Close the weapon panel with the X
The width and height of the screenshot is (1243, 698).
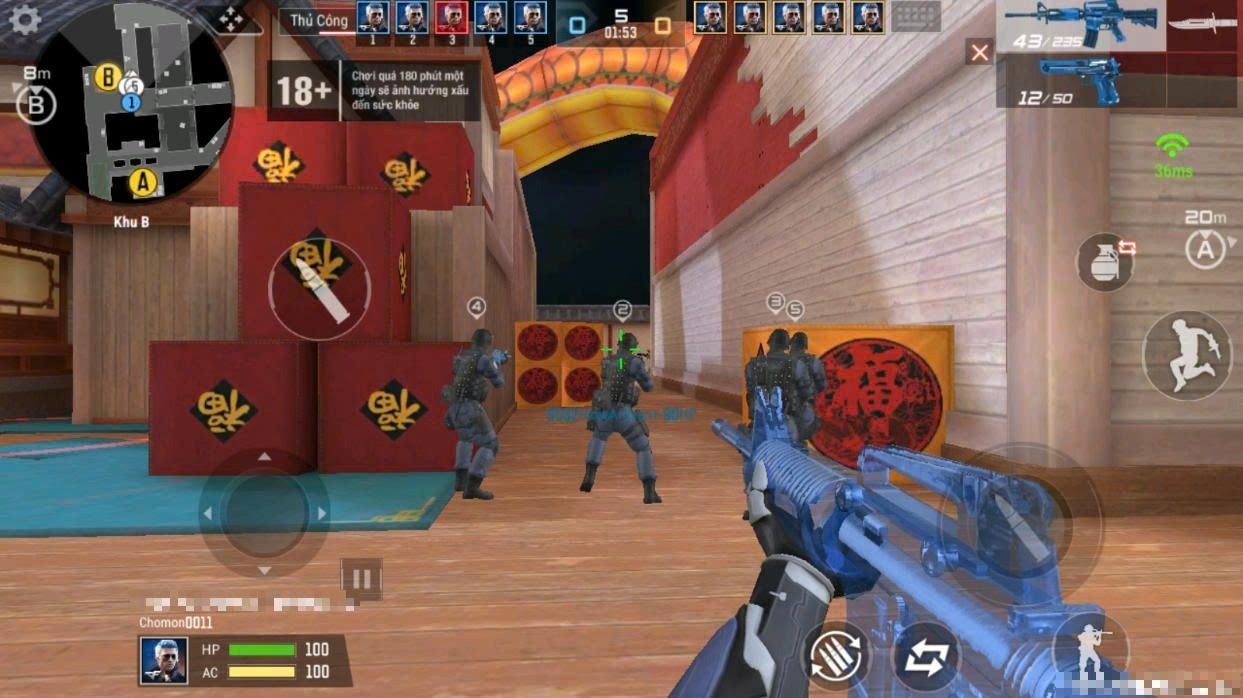[979, 52]
